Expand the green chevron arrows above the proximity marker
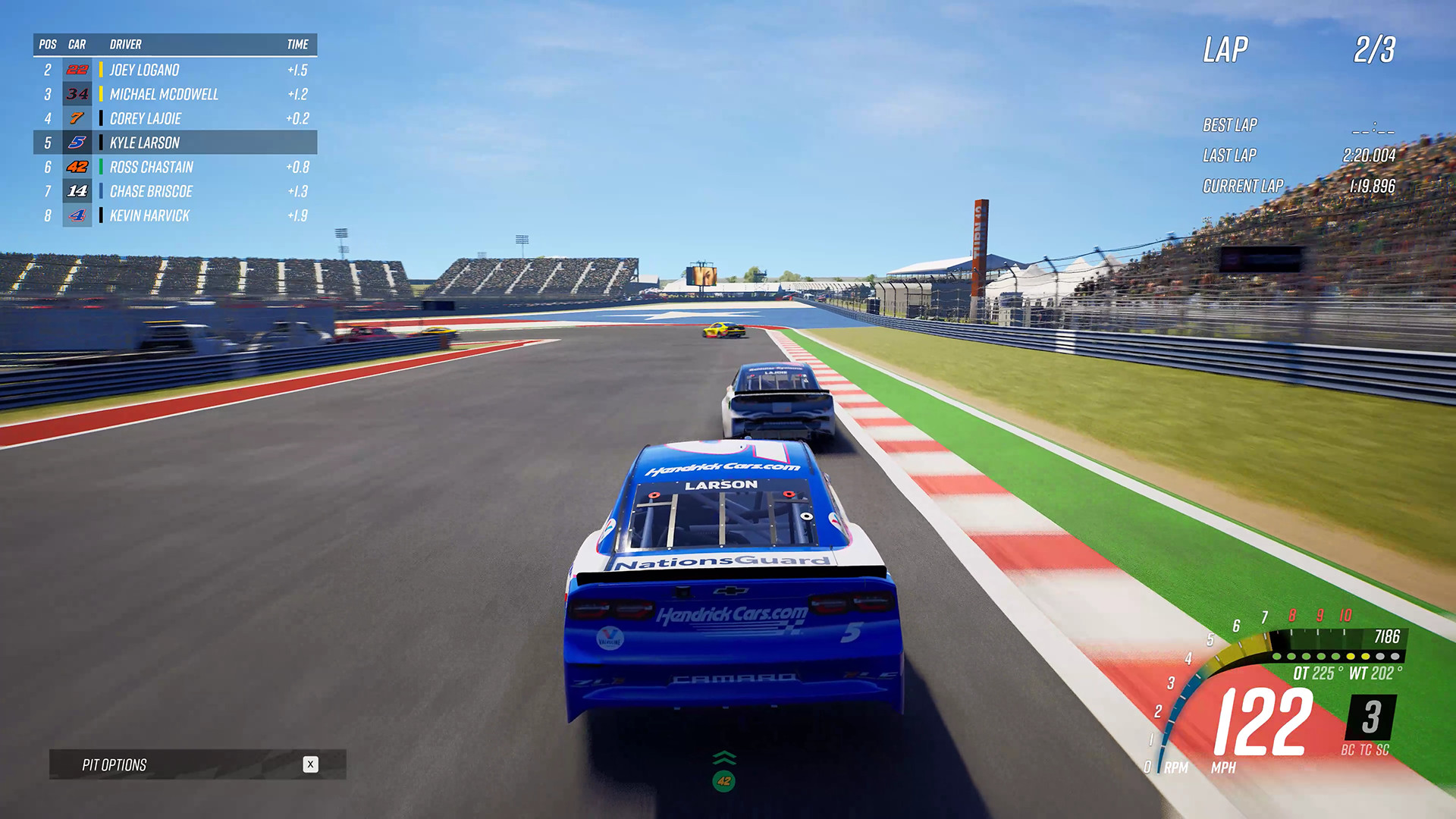The image size is (1456, 819). (x=724, y=757)
